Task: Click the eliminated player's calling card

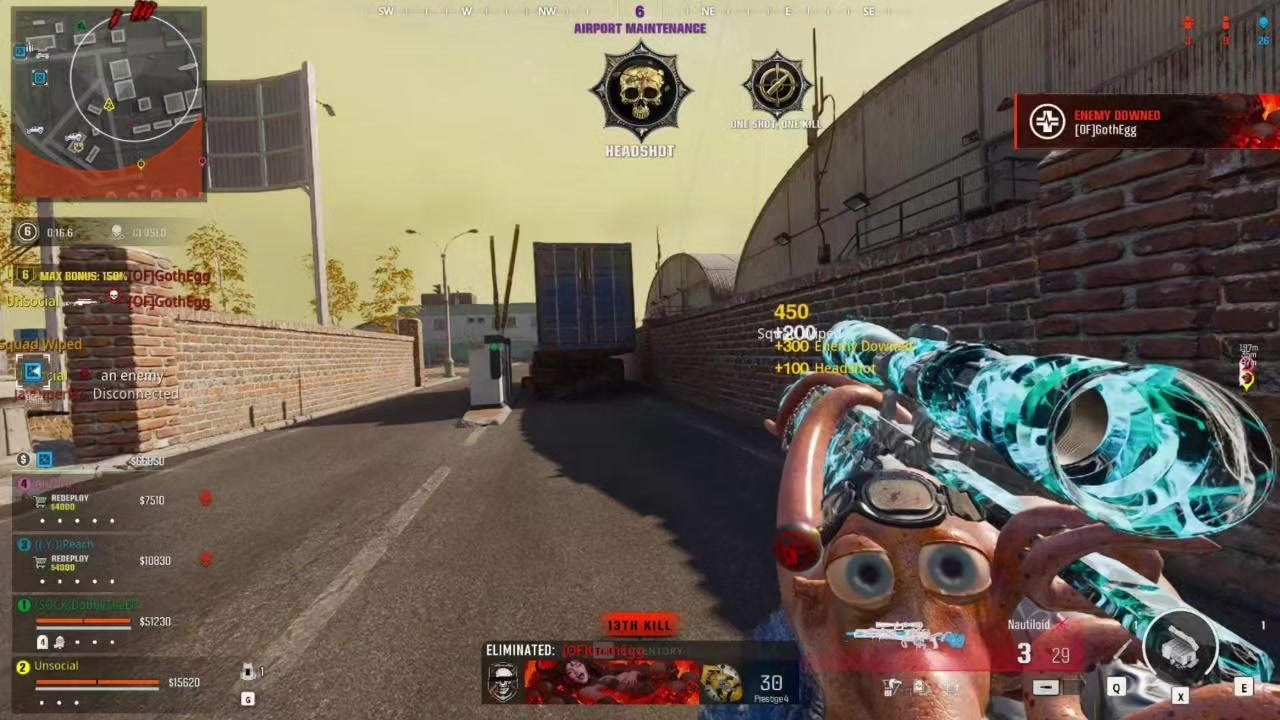Action: 612,682
